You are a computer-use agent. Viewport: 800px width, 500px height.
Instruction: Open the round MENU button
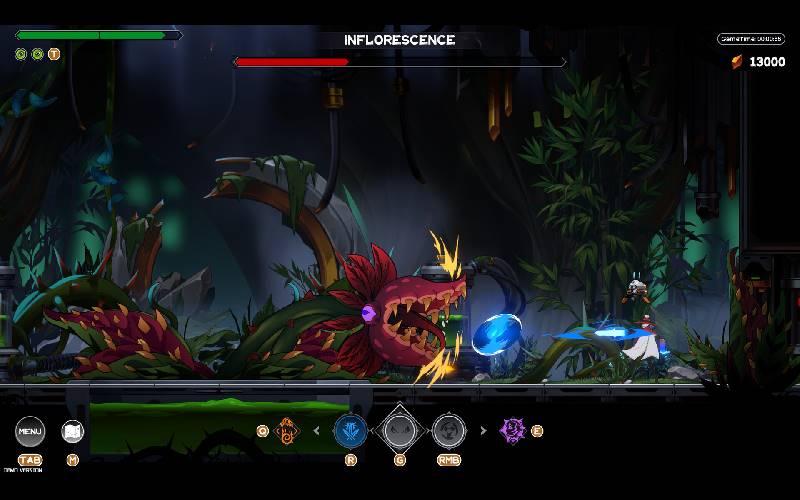tap(30, 432)
